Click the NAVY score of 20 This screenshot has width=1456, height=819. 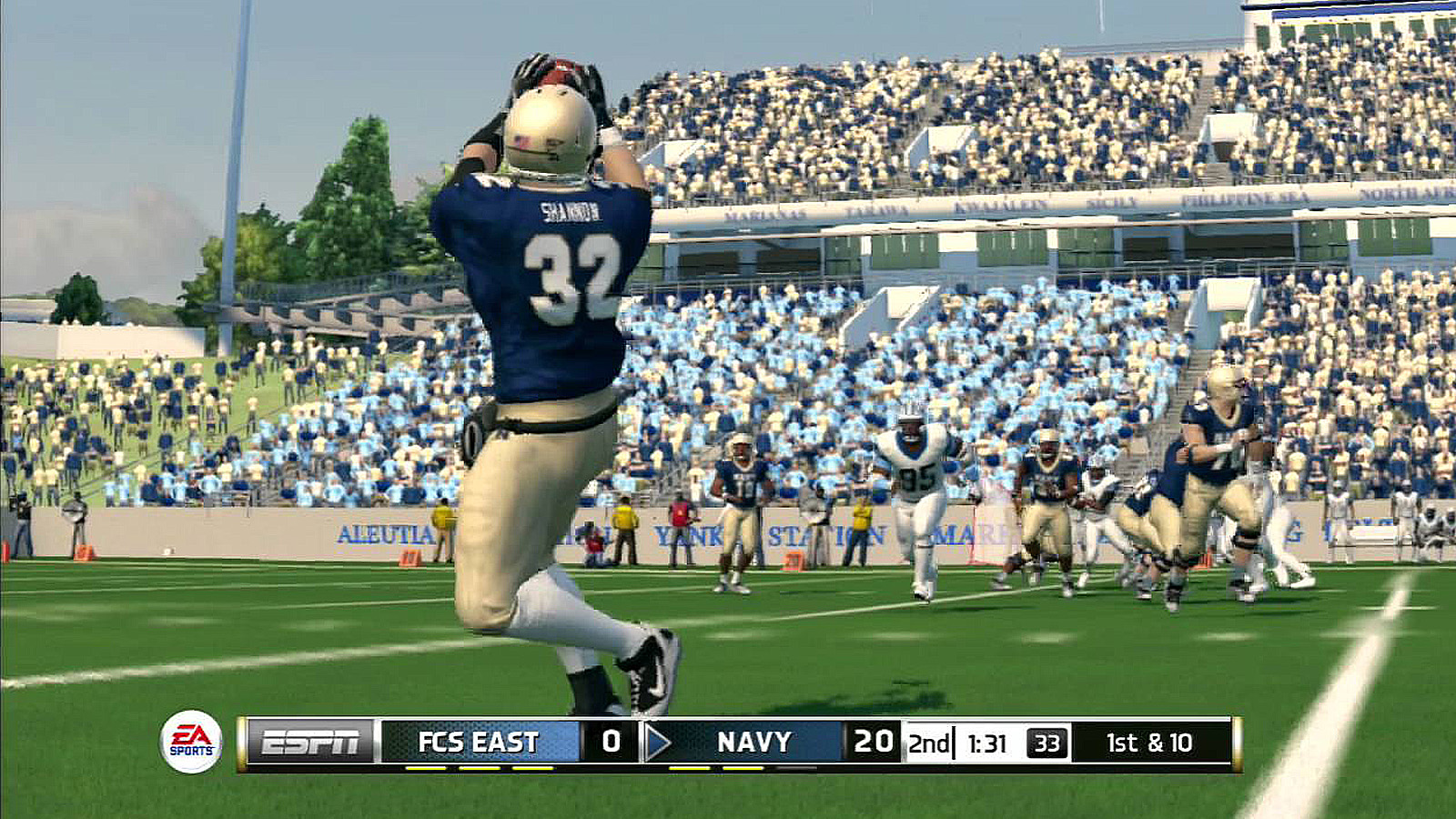(x=872, y=741)
